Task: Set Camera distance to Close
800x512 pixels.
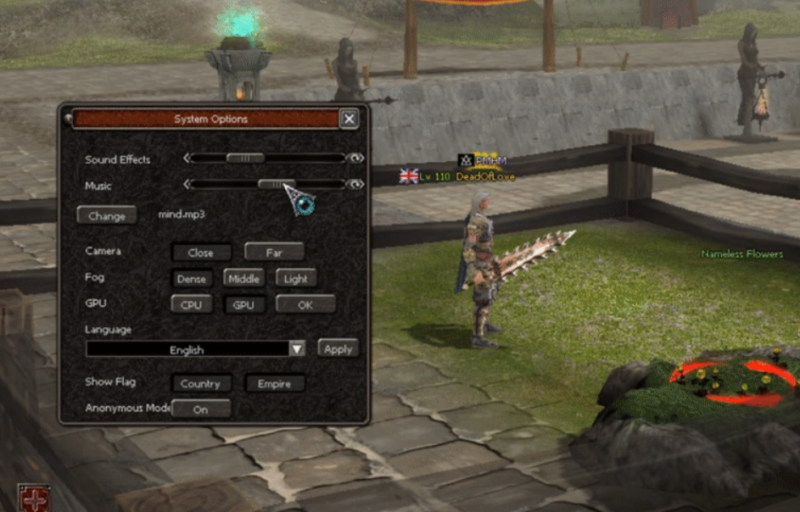Action: pyautogui.click(x=201, y=253)
